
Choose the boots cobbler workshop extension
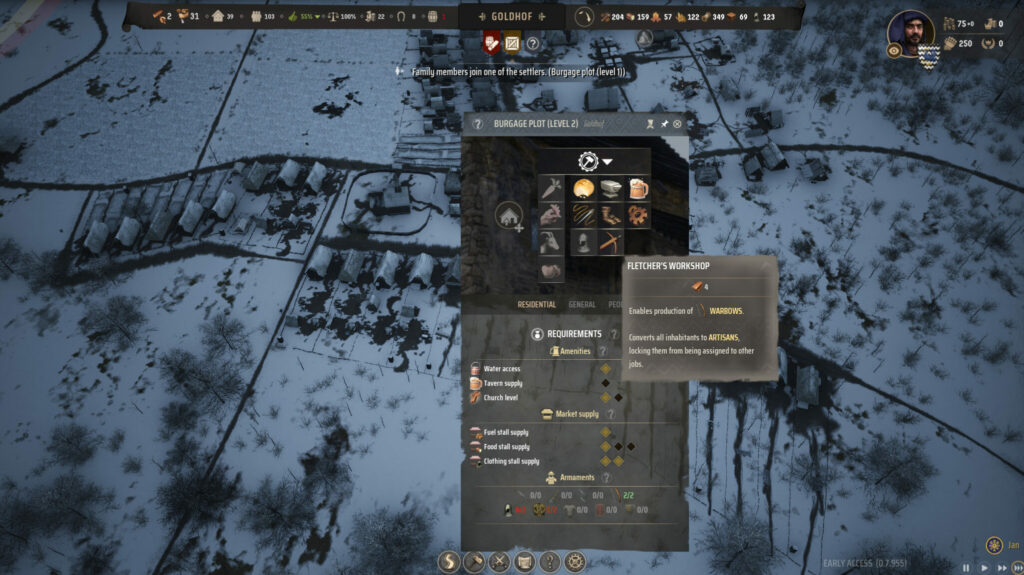coord(609,214)
